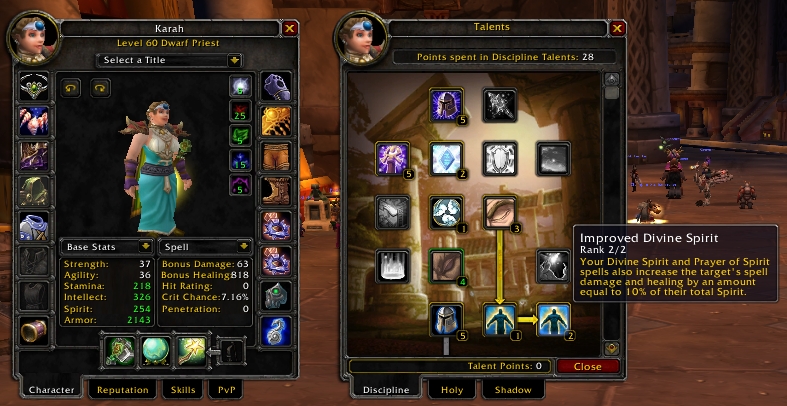787x406 pixels.
Task: Select the Improved Divine Spirit talent icon
Action: tap(553, 319)
